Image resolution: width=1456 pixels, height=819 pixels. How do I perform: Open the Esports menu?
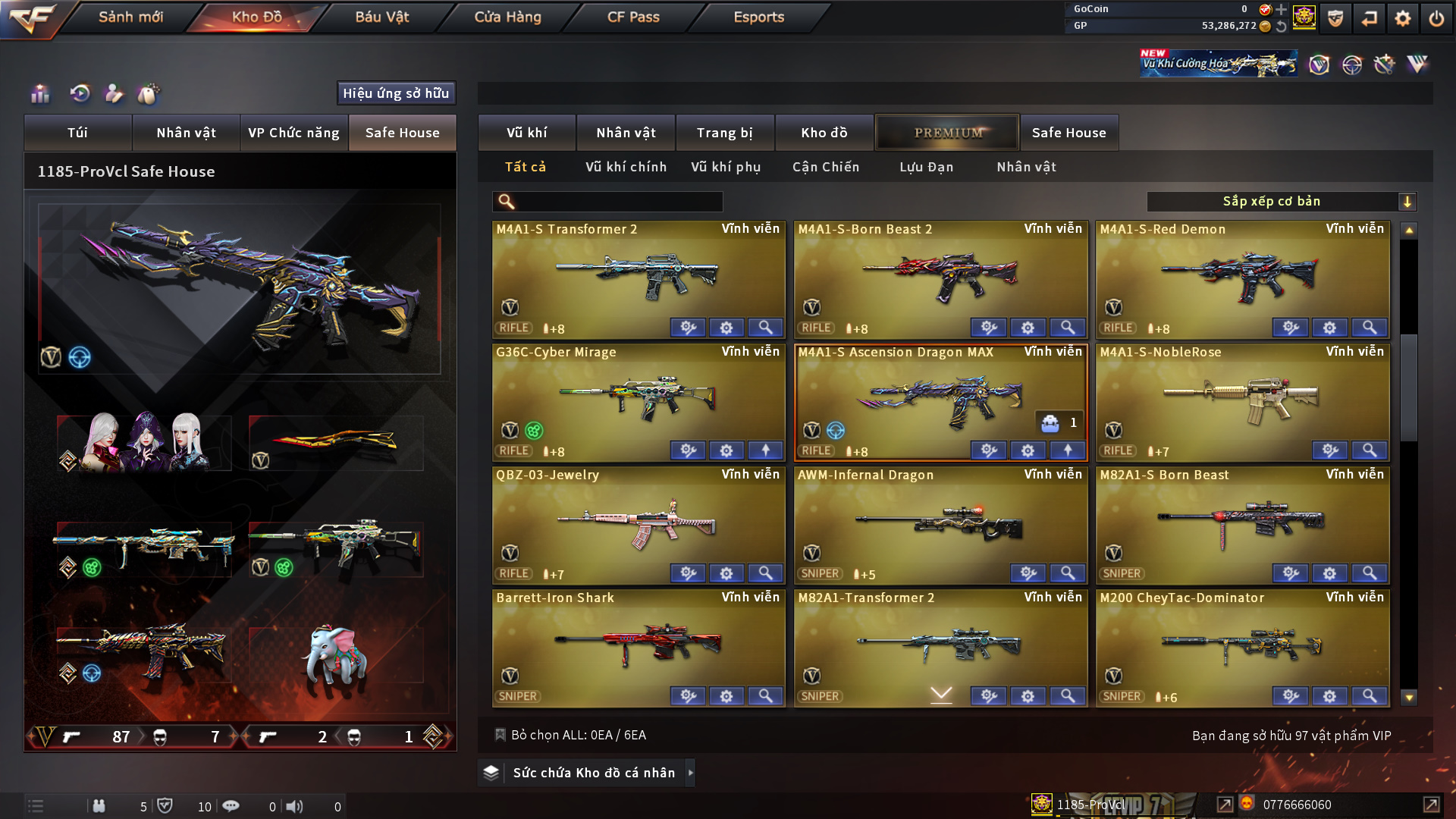[x=758, y=17]
